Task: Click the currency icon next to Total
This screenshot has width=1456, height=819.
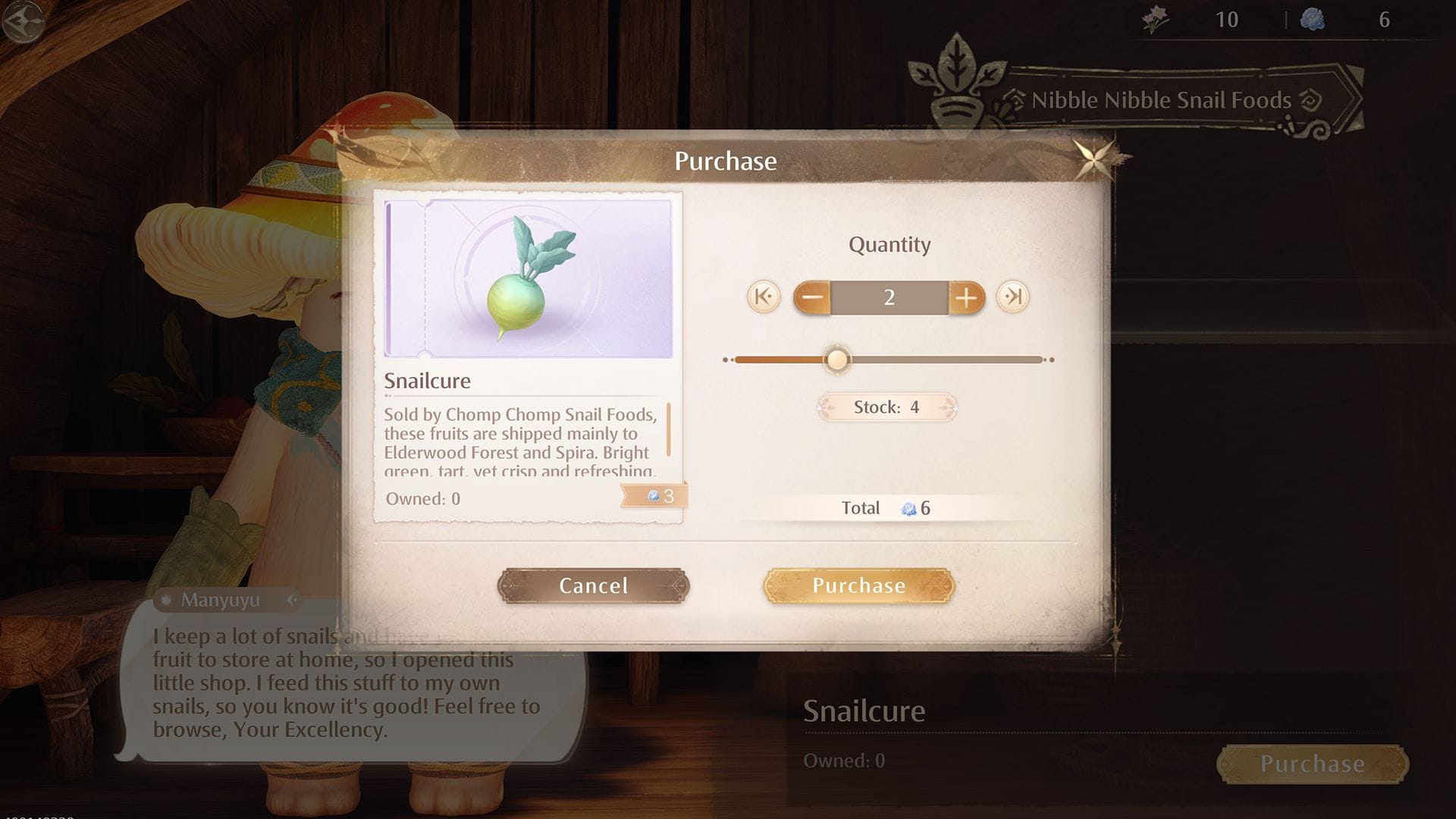Action: point(907,508)
